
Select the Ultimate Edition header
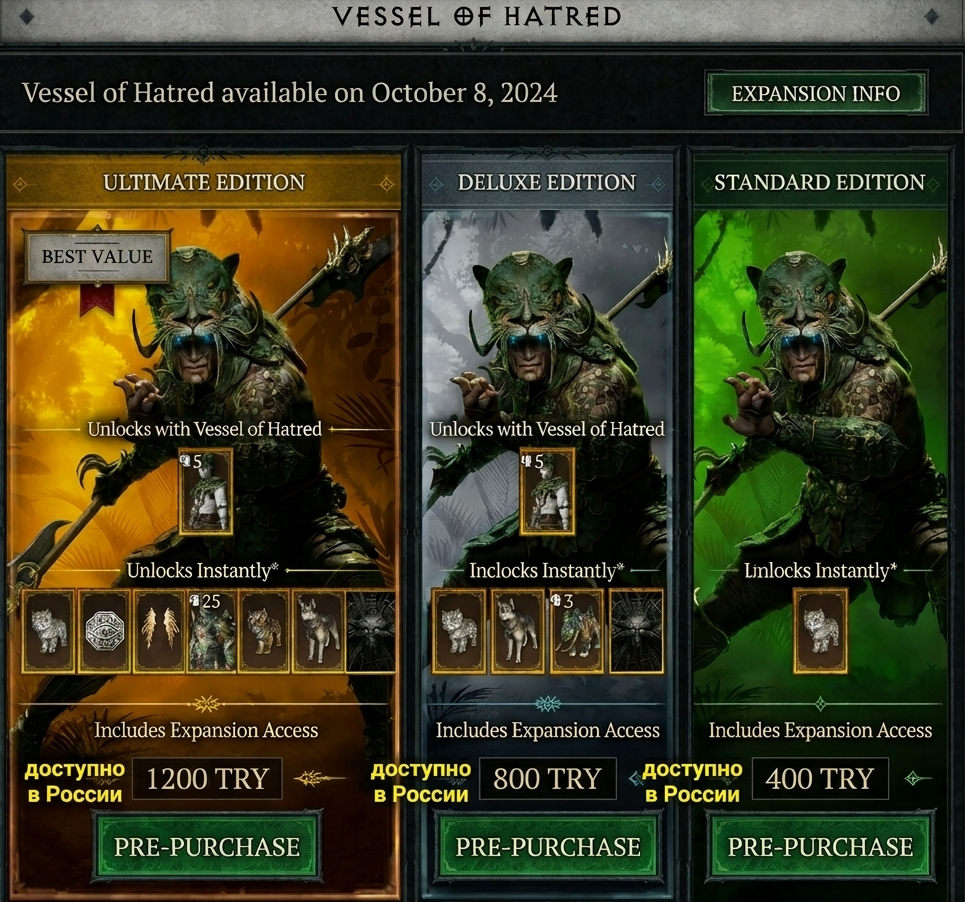(204, 183)
